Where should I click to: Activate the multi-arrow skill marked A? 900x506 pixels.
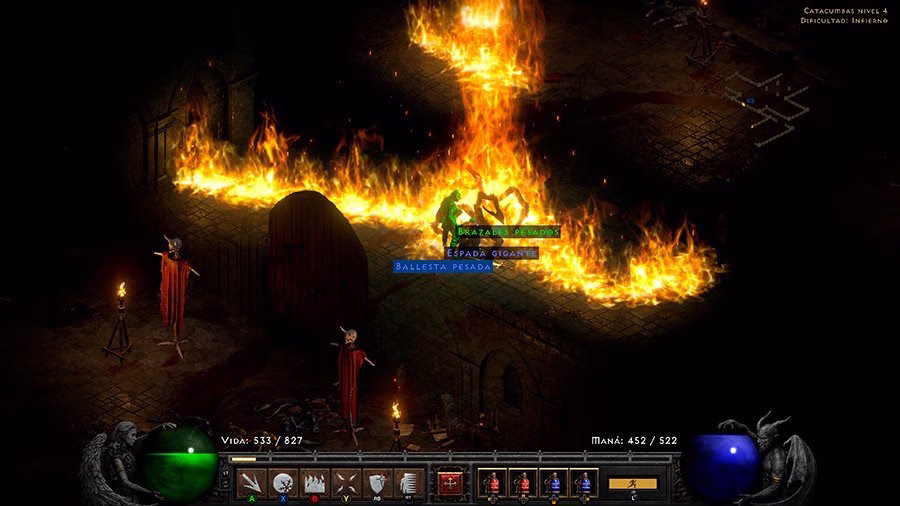point(252,483)
